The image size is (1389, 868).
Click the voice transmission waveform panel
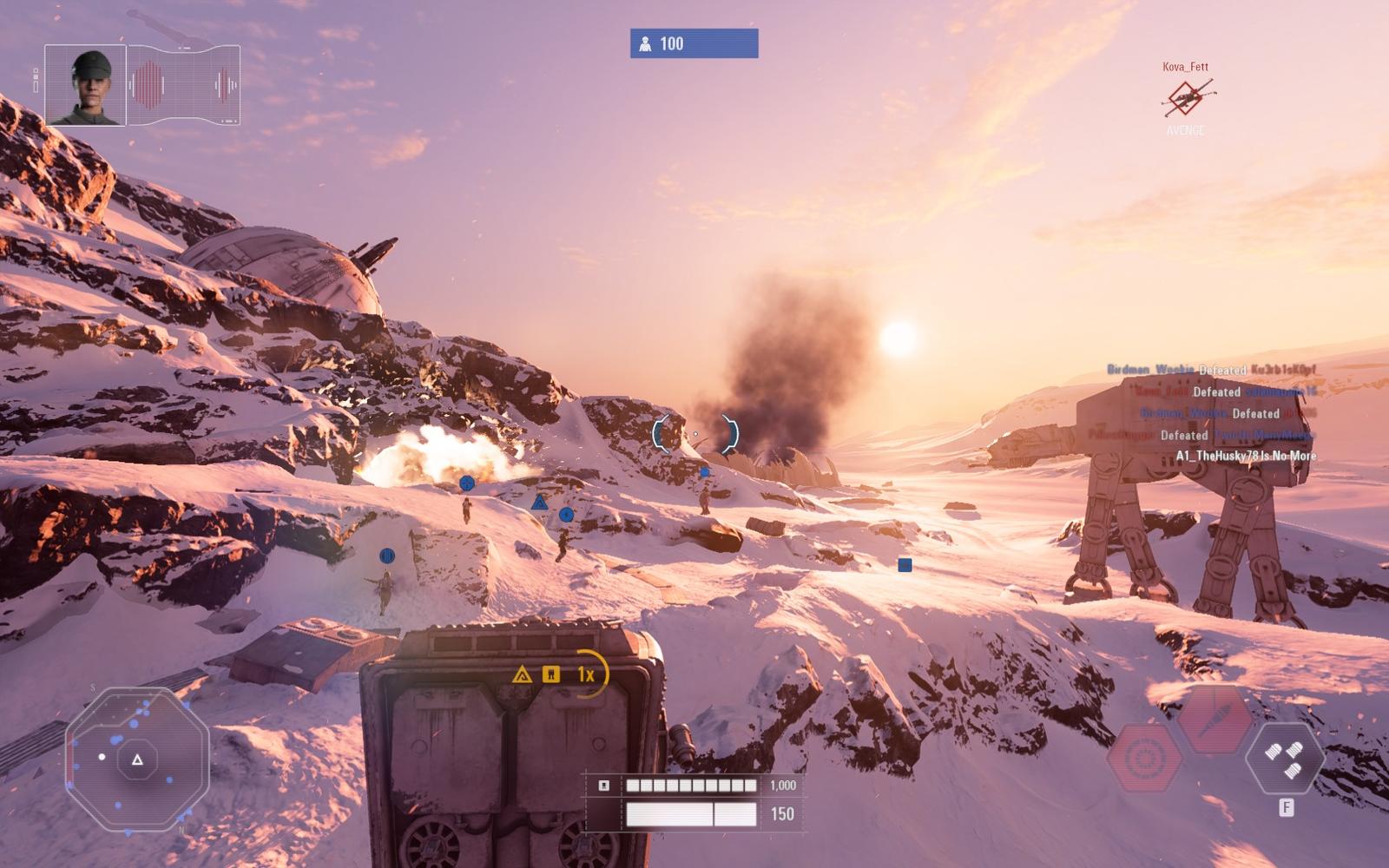[x=184, y=86]
